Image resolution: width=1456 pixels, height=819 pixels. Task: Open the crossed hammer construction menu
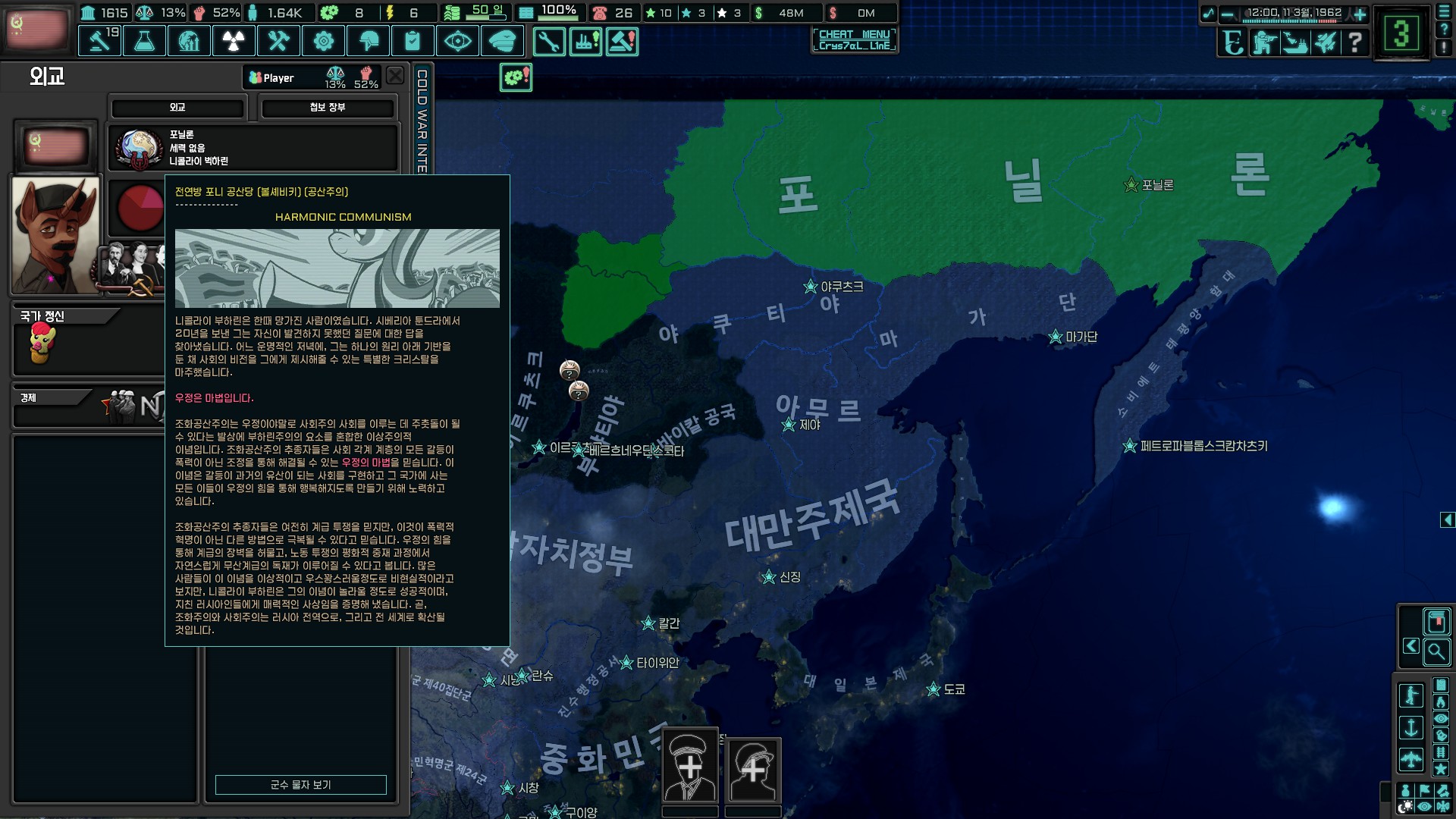tap(278, 41)
